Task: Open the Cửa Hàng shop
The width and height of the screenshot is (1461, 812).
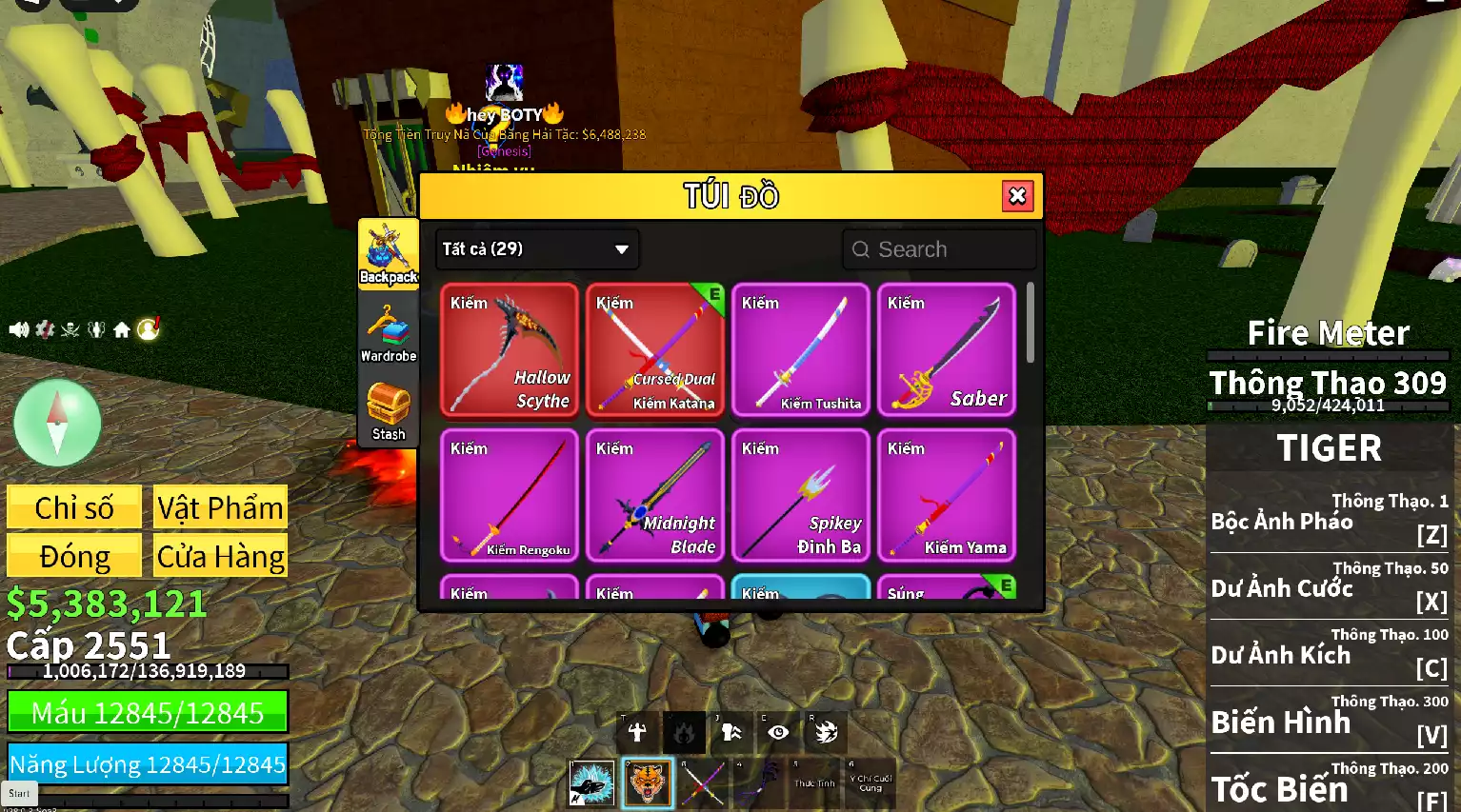Action: [220, 556]
